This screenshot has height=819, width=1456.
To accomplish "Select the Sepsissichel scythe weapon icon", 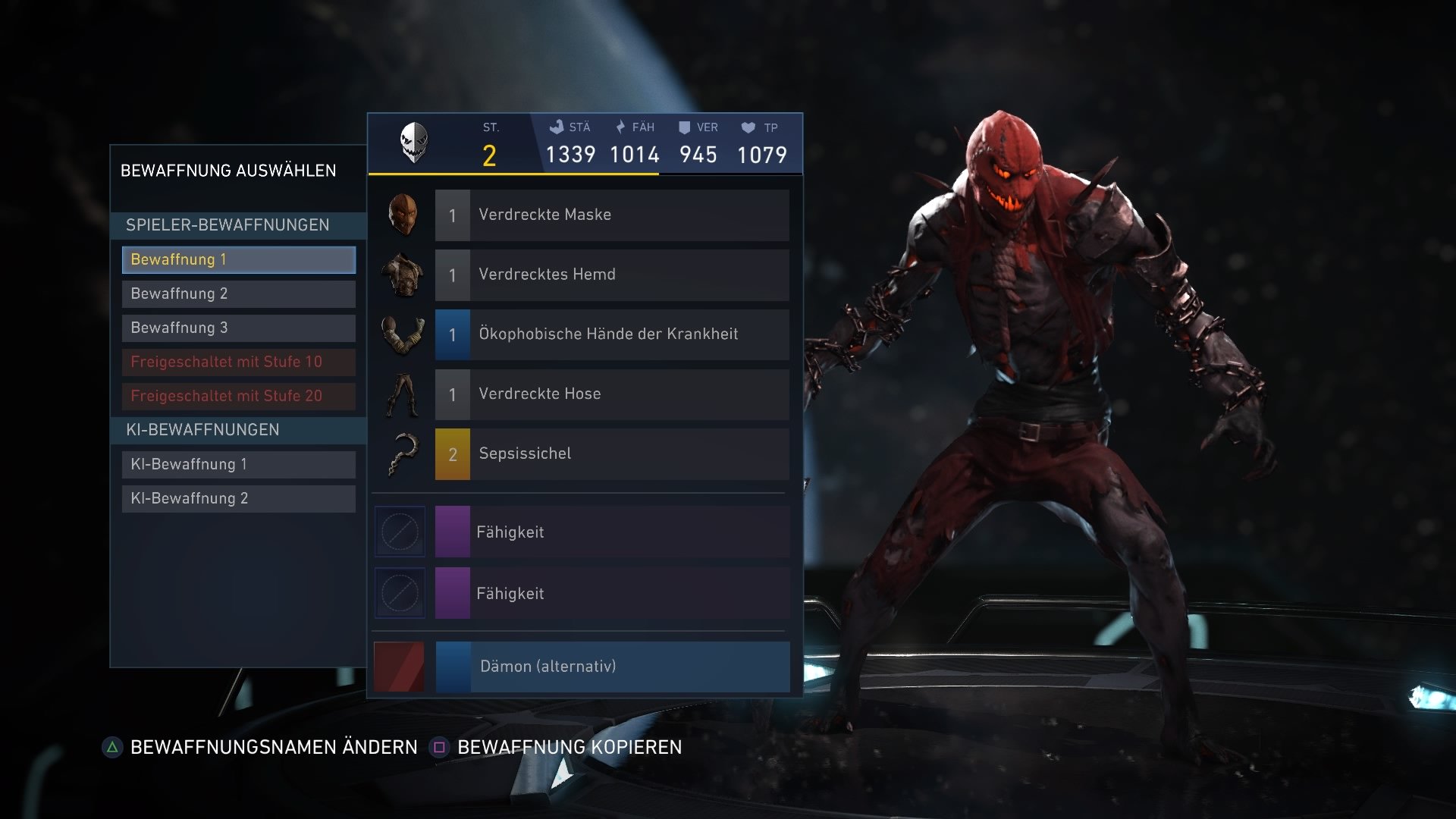I will pyautogui.click(x=401, y=453).
